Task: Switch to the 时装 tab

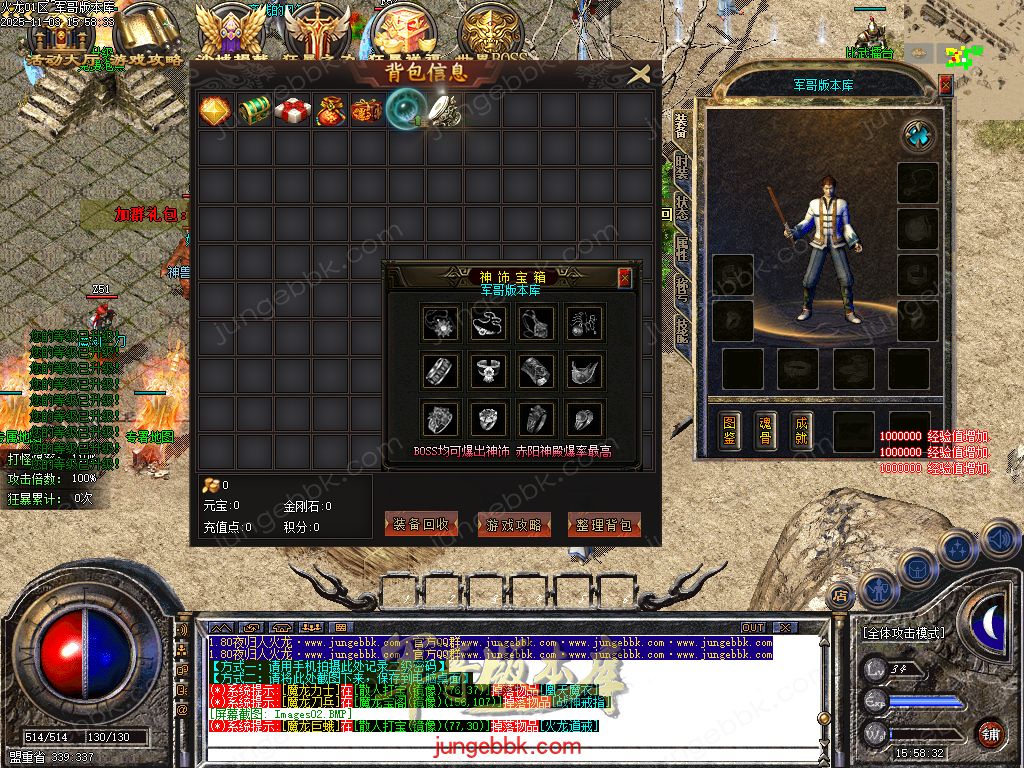Action: (x=682, y=165)
